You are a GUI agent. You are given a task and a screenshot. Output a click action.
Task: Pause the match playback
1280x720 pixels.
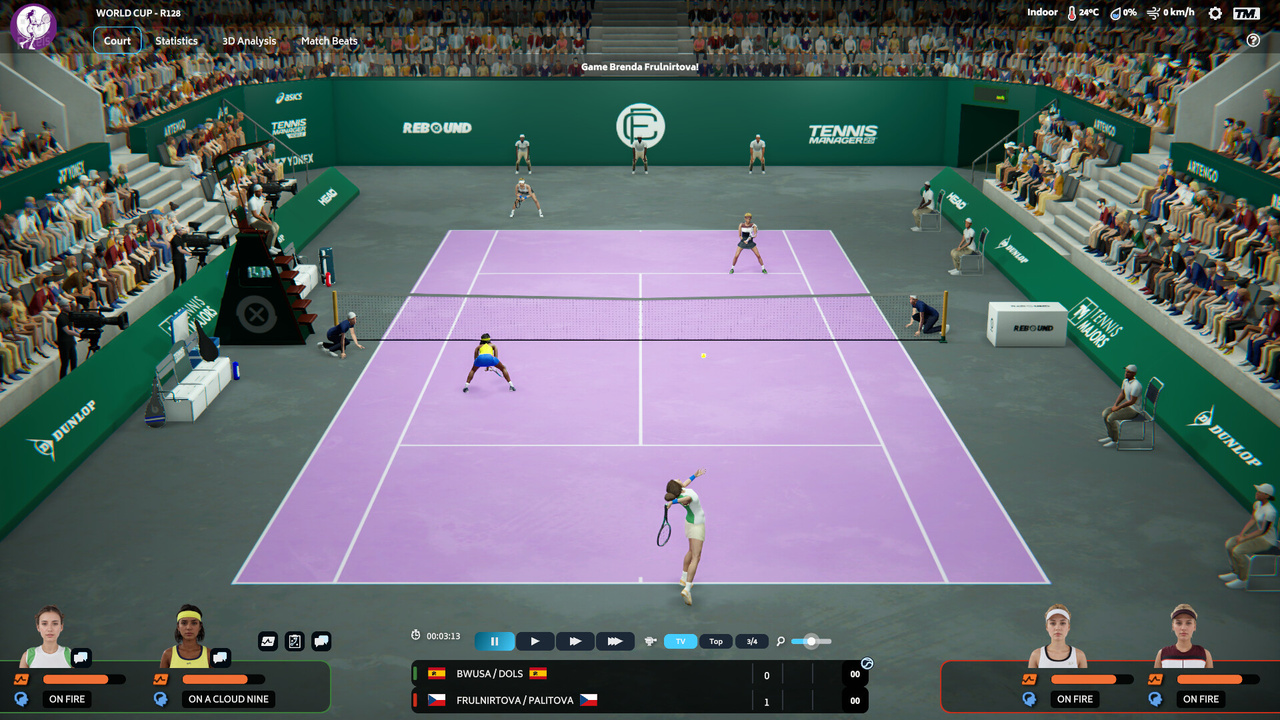coord(494,641)
